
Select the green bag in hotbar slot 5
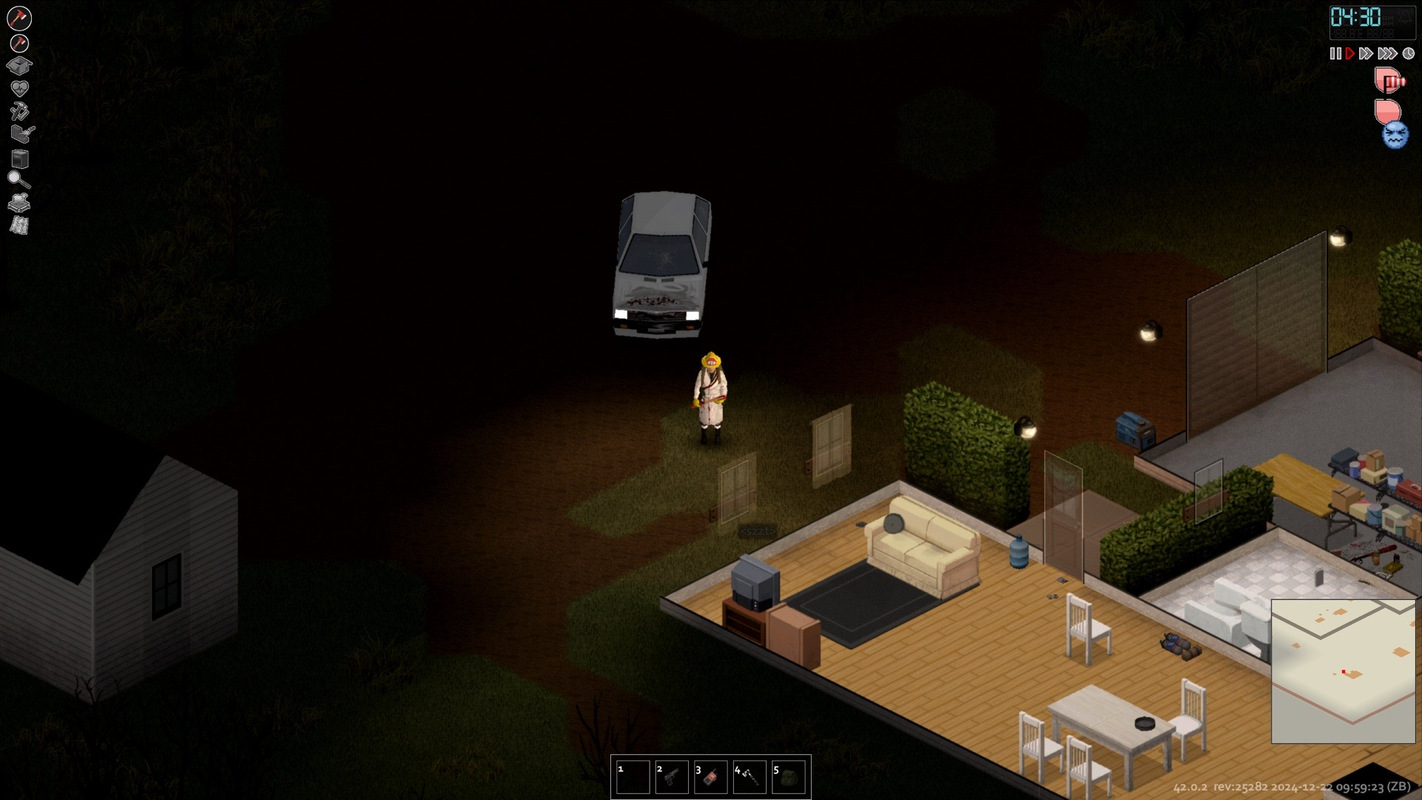click(789, 777)
